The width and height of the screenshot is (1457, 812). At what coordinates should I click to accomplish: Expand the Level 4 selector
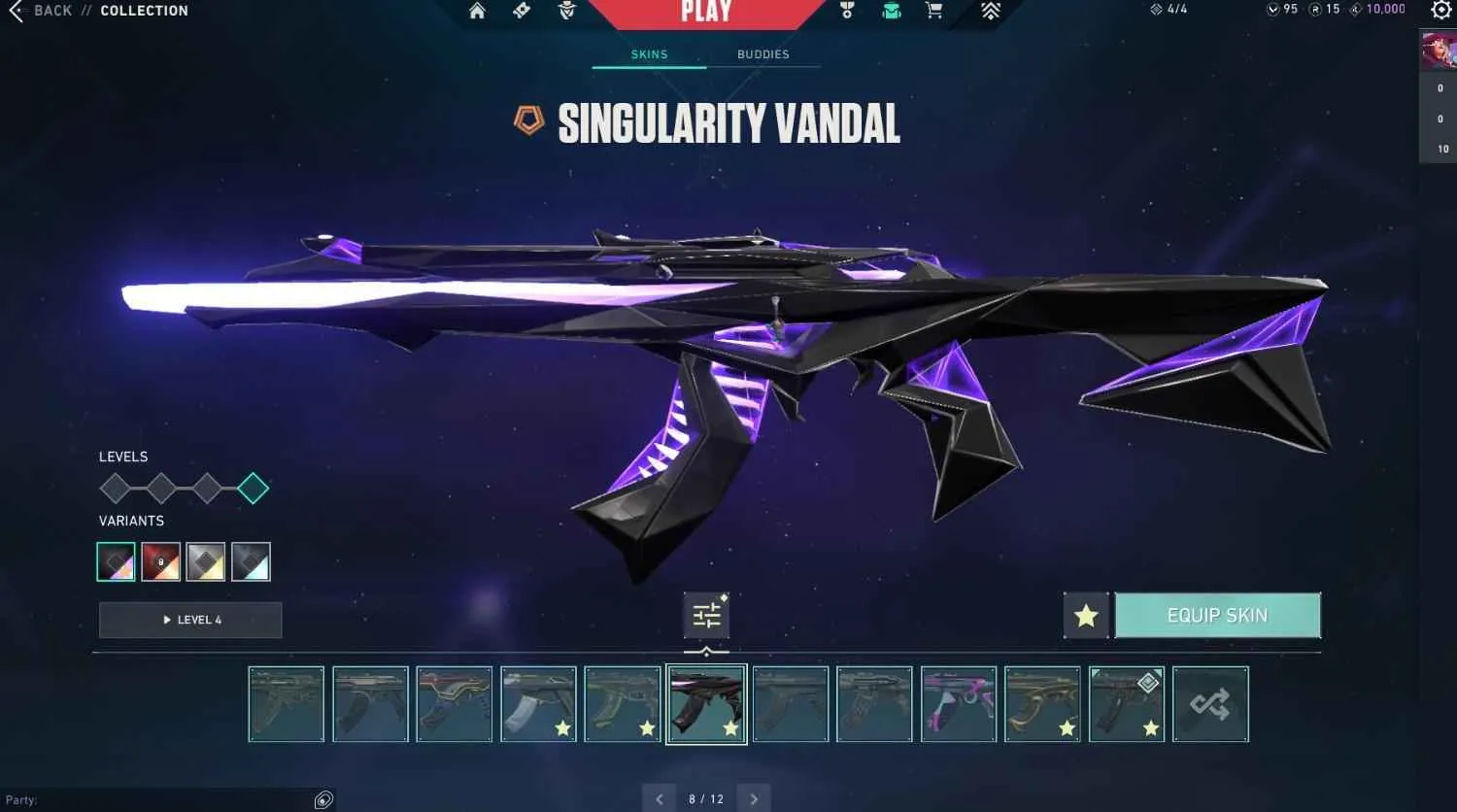[189, 620]
